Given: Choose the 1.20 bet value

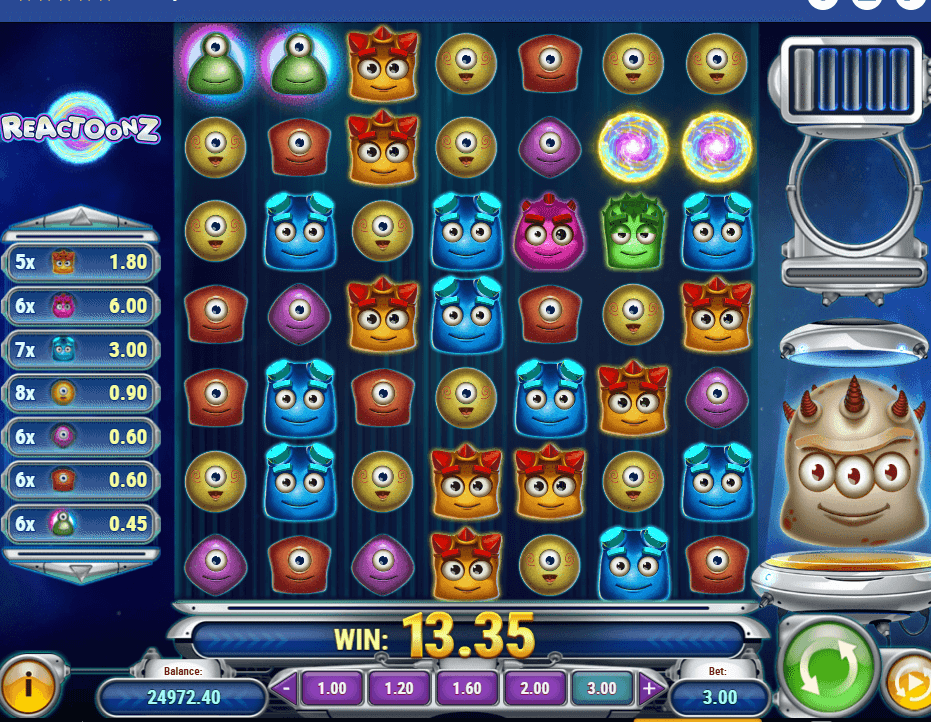Looking at the screenshot, I should pyautogui.click(x=399, y=688).
